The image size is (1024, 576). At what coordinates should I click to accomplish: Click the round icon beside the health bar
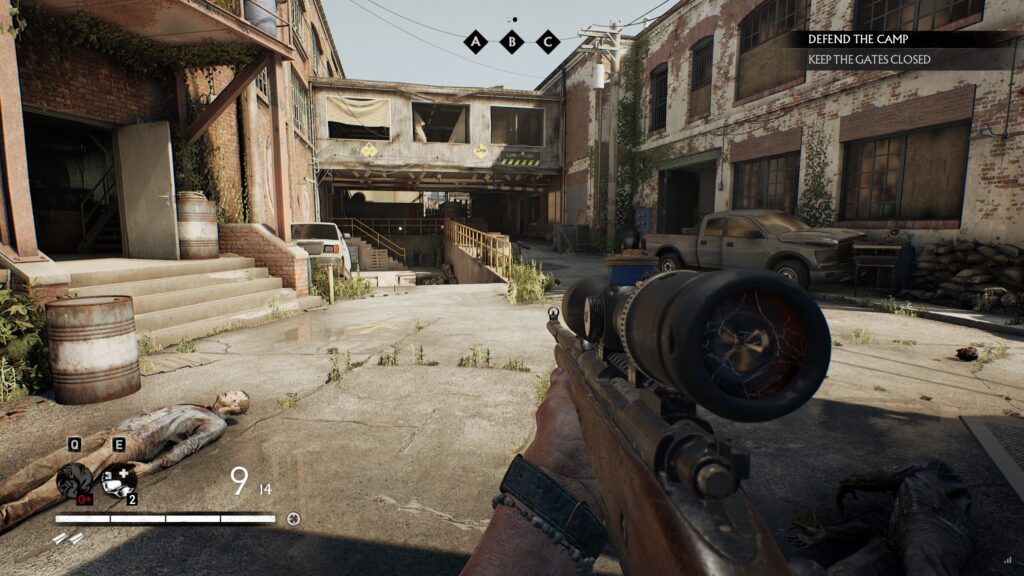tap(293, 519)
